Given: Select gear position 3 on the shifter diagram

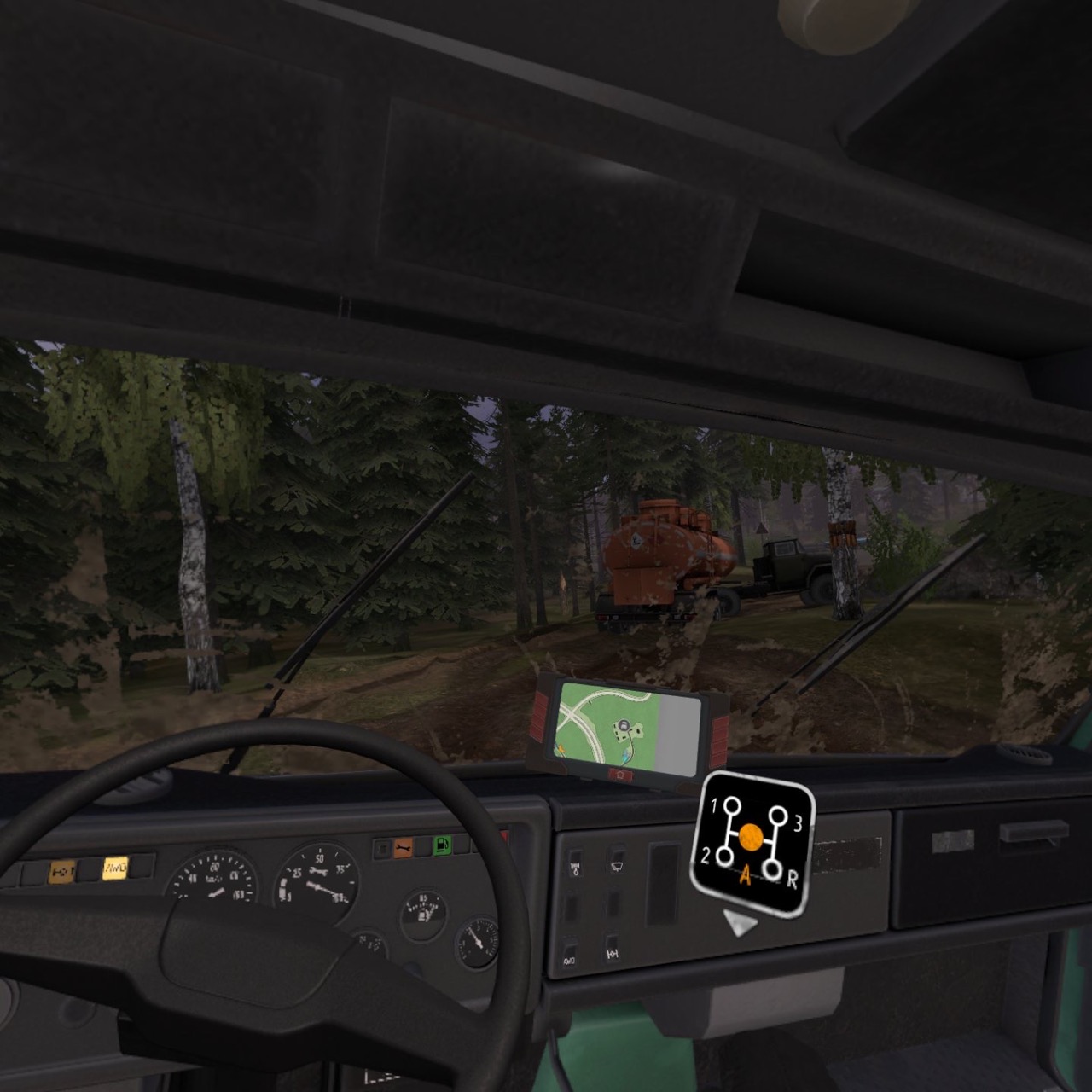Looking at the screenshot, I should pos(778,816).
